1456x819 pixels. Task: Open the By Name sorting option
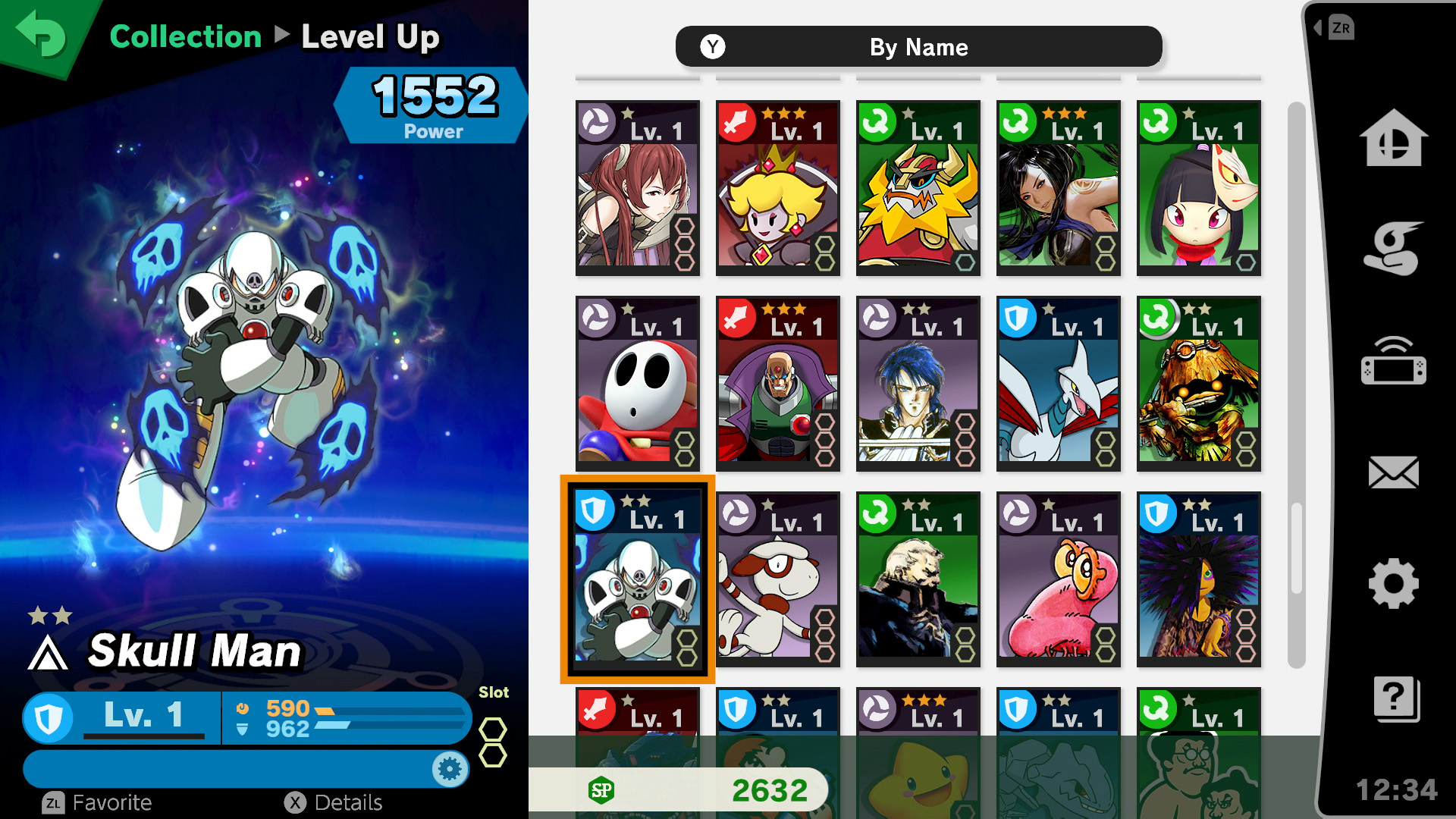(918, 47)
